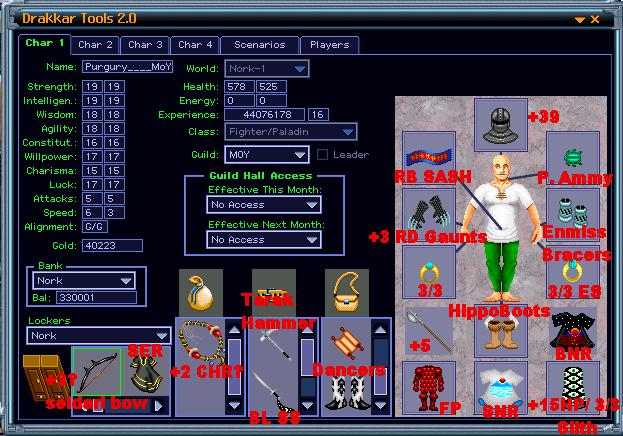Select the helmet equipment slot
This screenshot has height=436, width=623.
point(500,125)
